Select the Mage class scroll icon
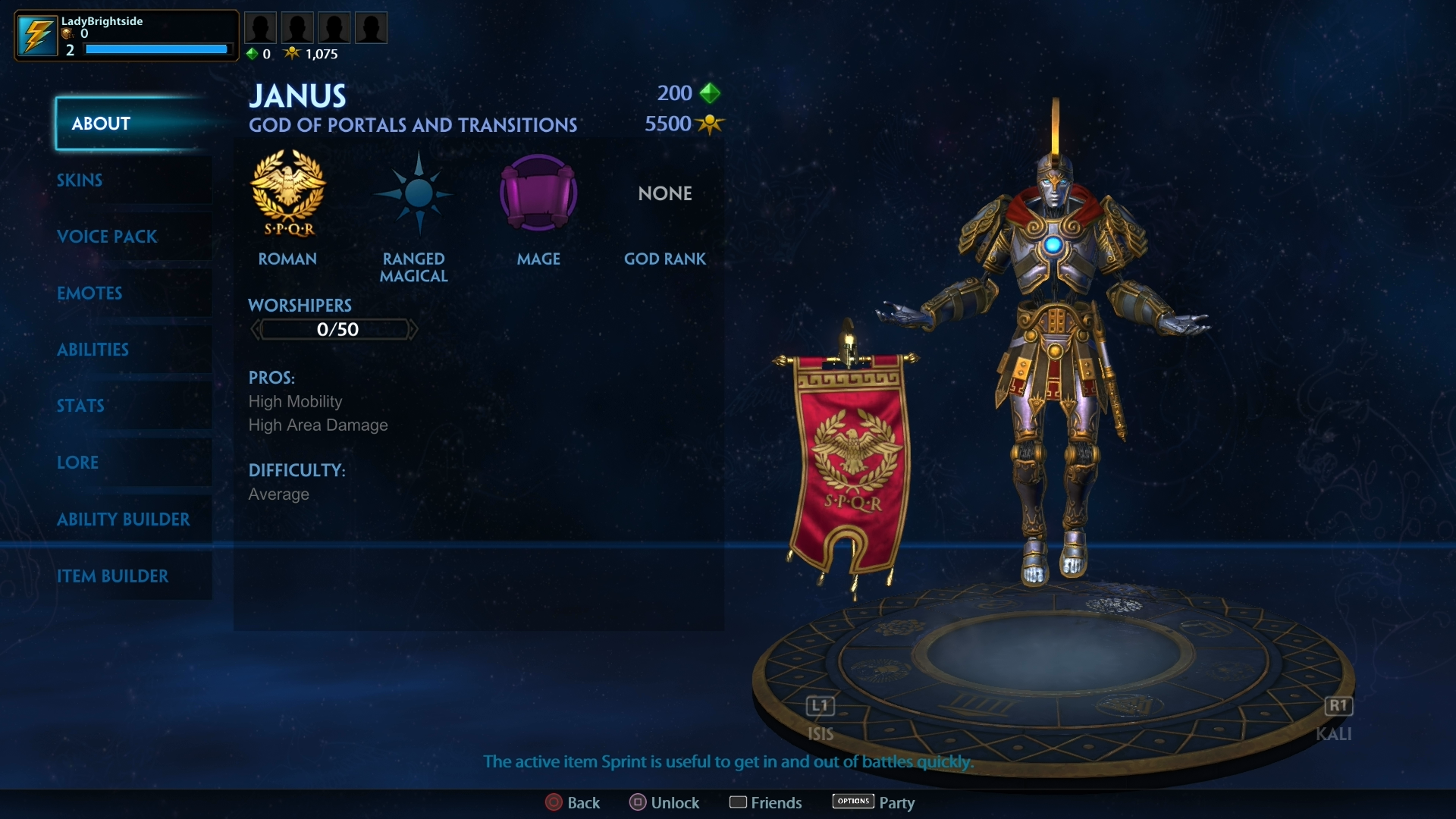1456x819 pixels. [538, 193]
